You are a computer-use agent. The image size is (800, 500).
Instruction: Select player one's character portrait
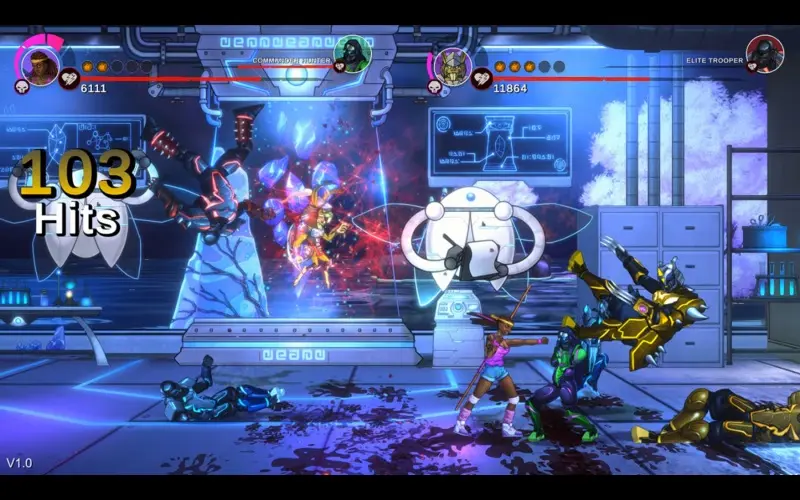point(40,66)
